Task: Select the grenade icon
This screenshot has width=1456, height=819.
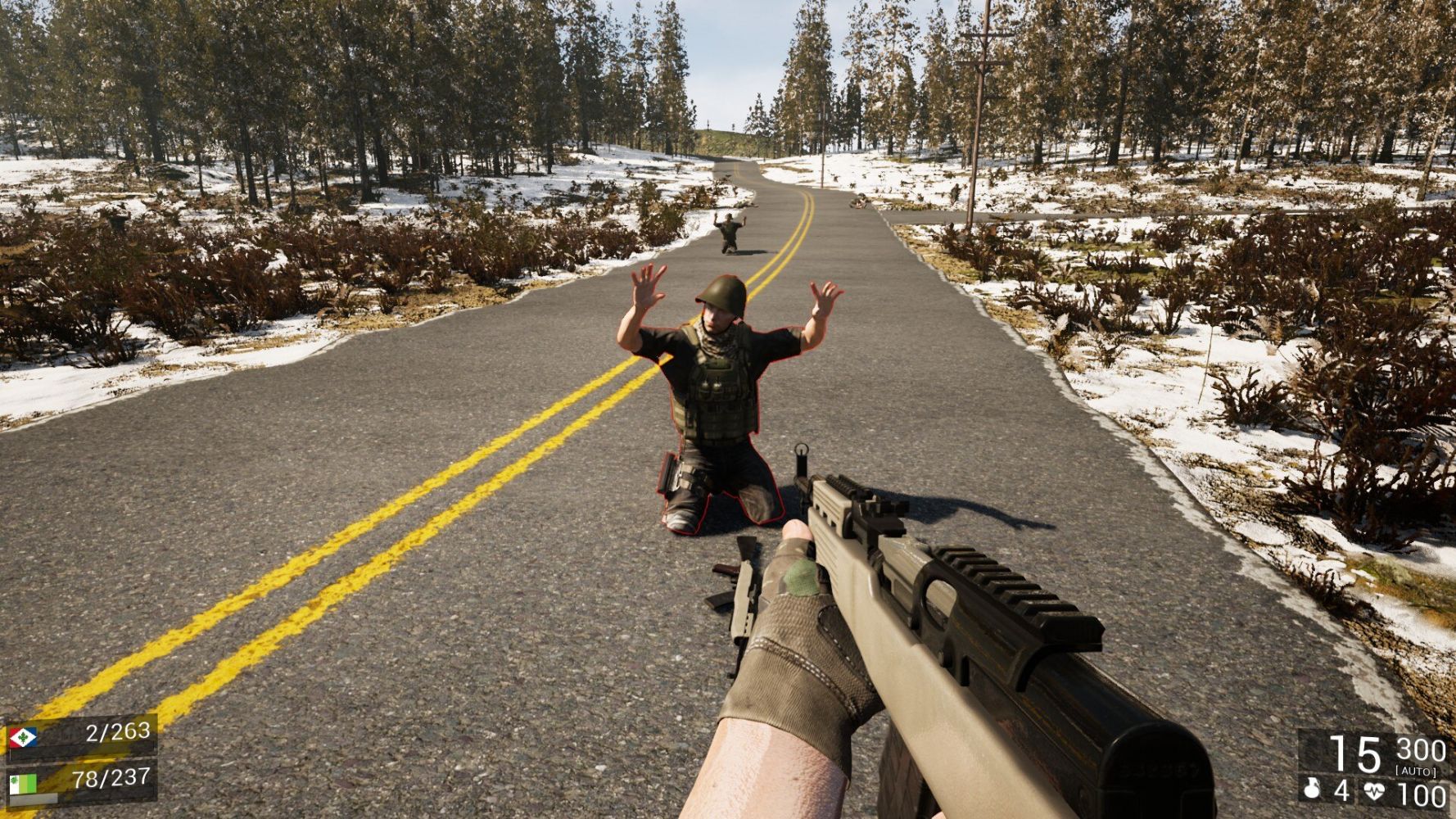Action: (1312, 790)
